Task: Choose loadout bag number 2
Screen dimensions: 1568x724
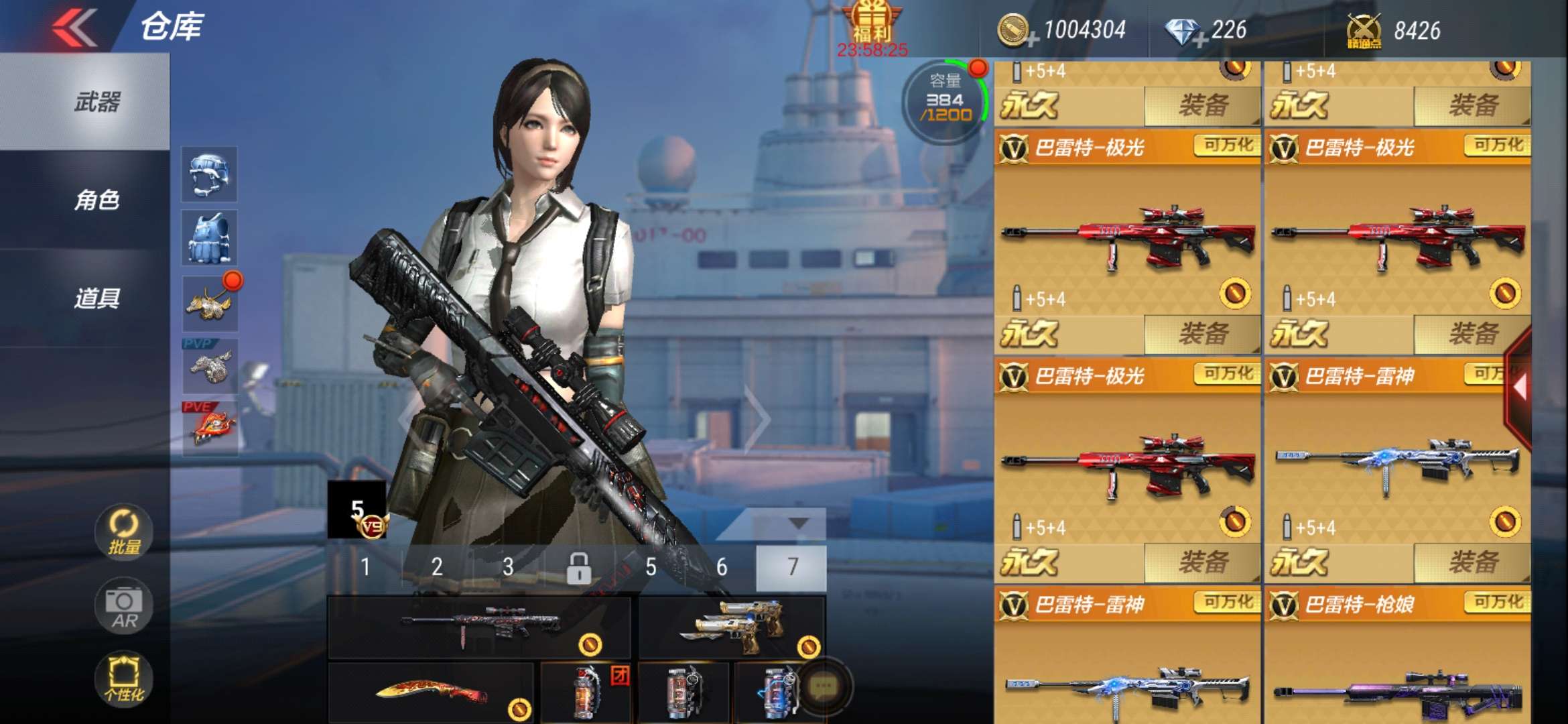Action: tap(437, 568)
